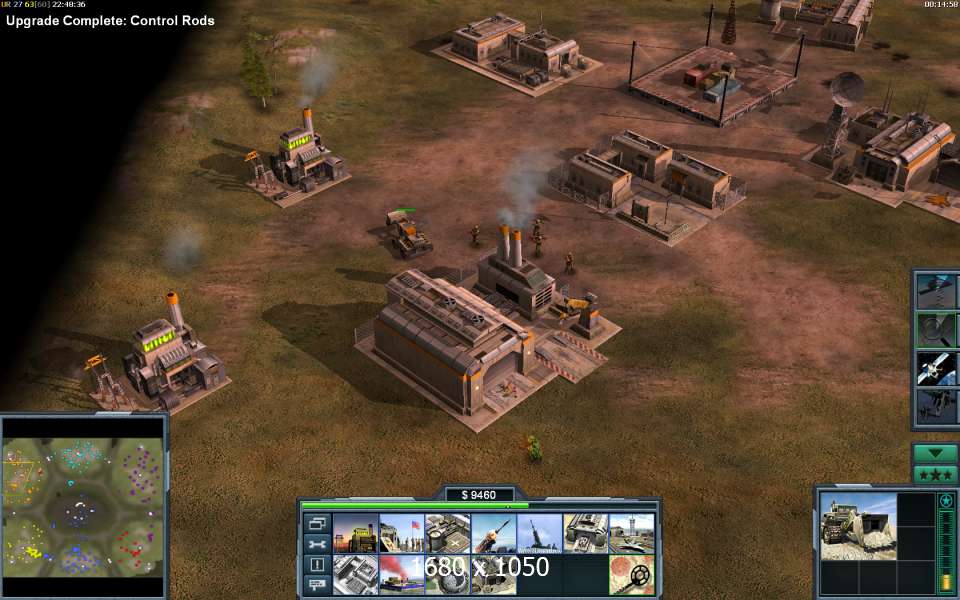Screen dimensions: 960x600
Task: Activate the bomber aircraft general power
Action: pyautogui.click(x=937, y=405)
